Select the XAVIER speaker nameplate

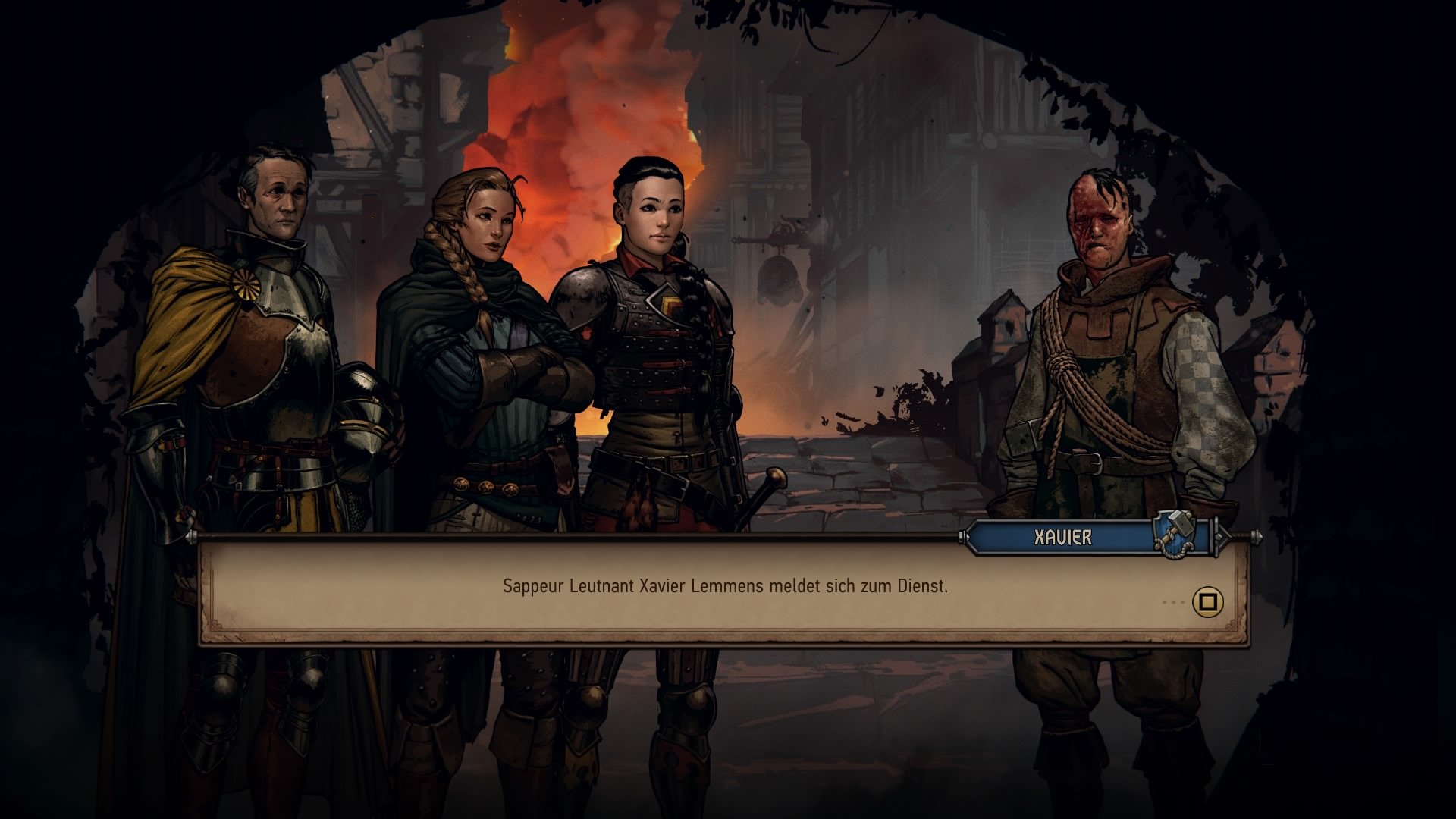[x=1062, y=535]
